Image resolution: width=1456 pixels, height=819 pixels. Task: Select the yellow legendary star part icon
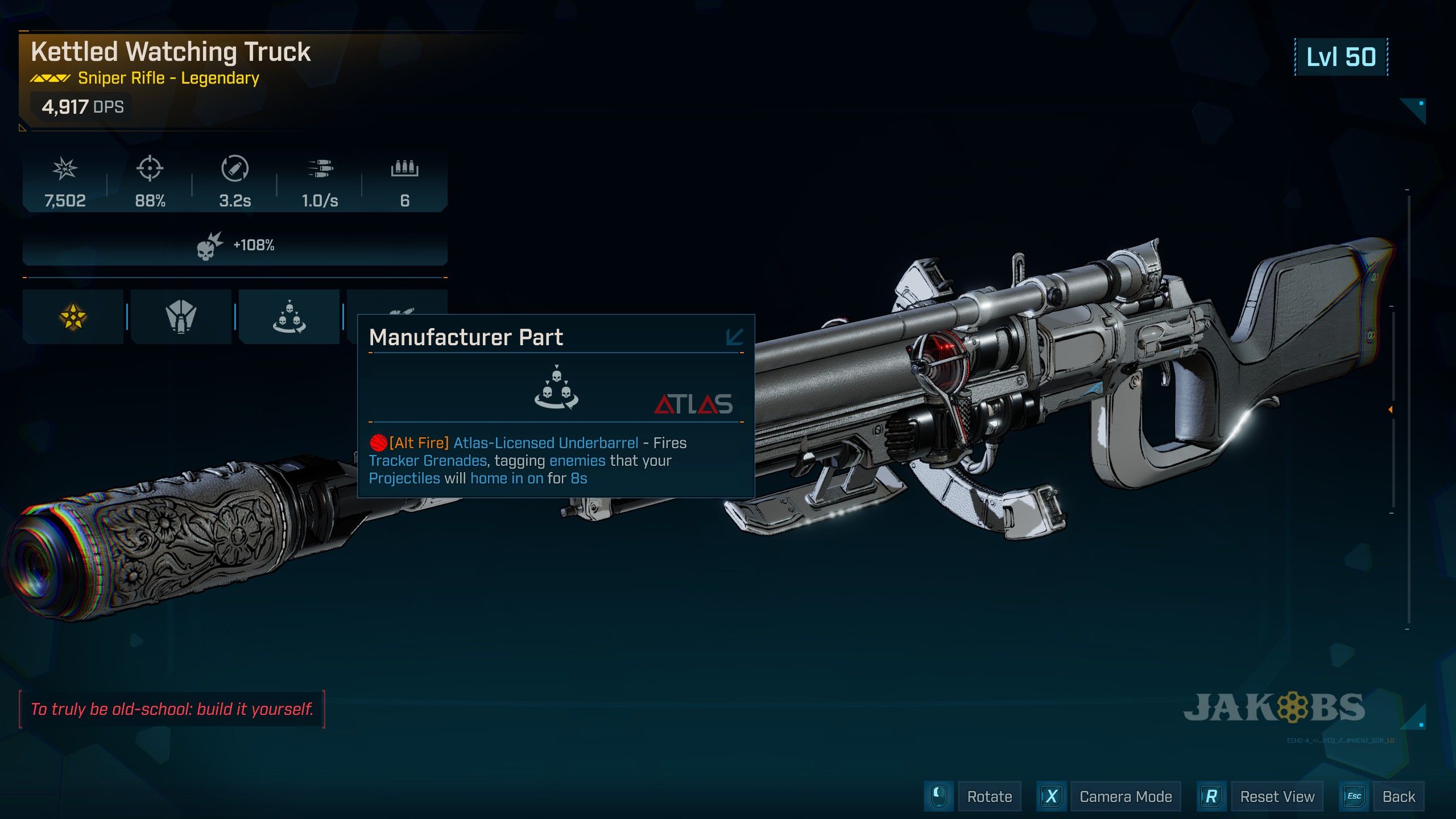coord(73,317)
